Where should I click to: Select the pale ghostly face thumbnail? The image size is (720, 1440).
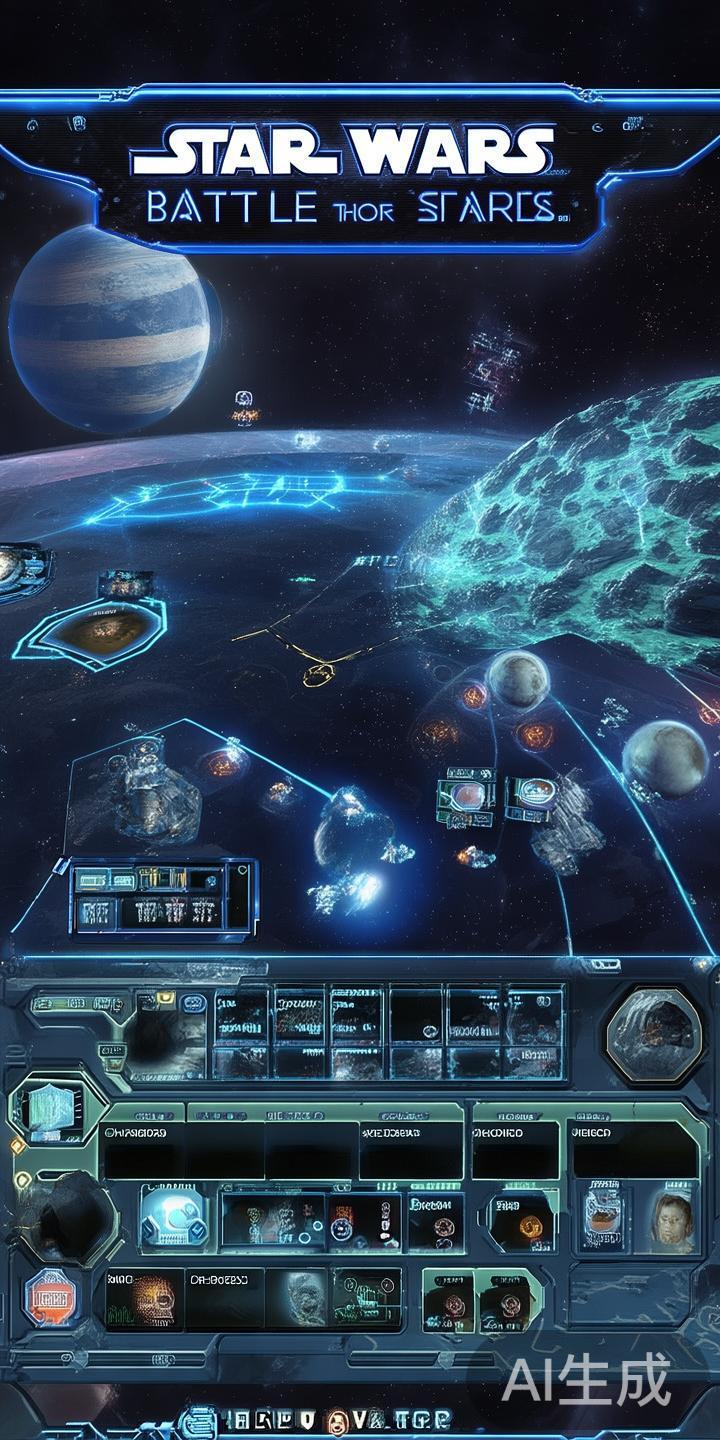(298, 1298)
